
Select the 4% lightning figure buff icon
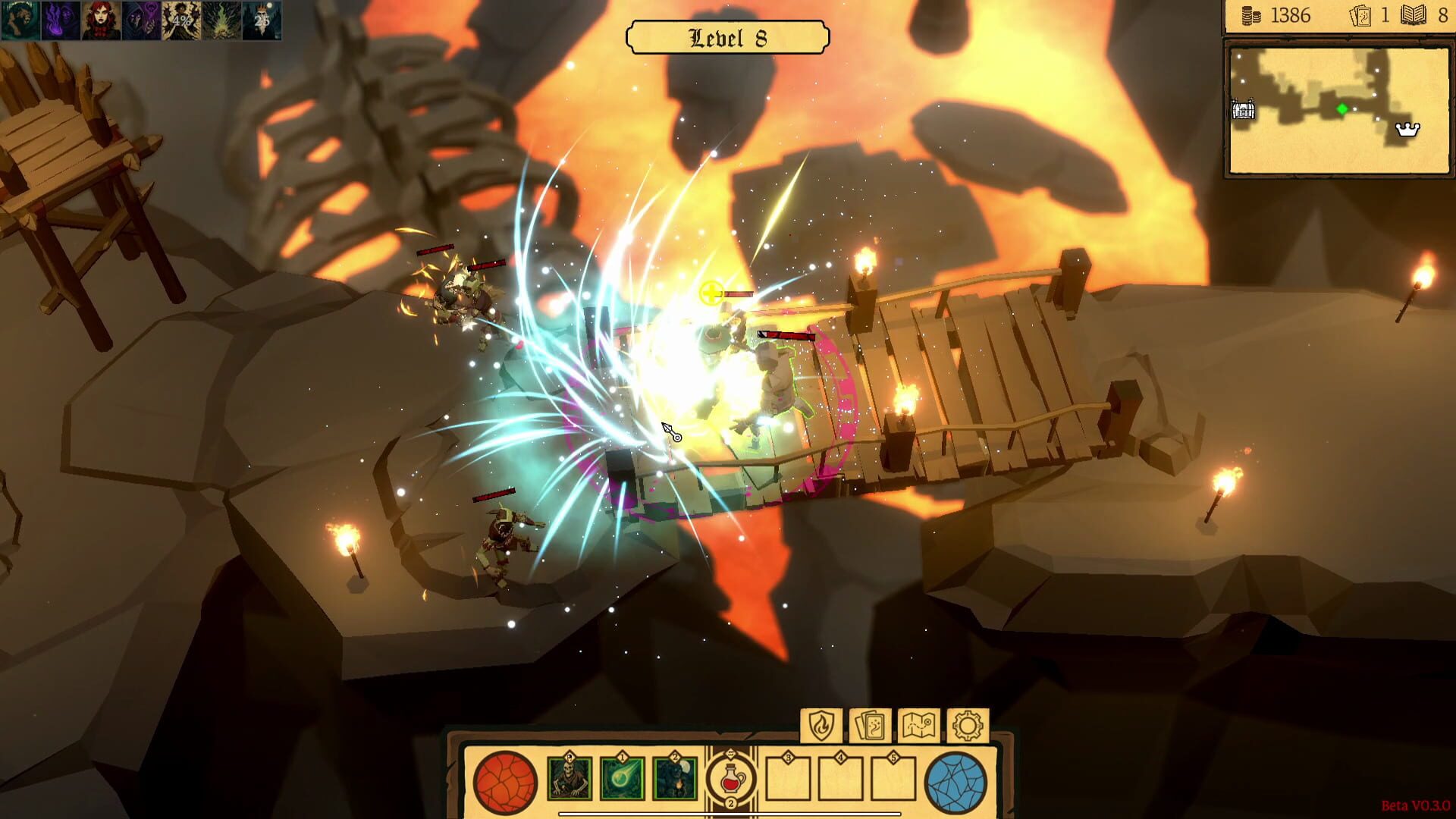tap(181, 20)
